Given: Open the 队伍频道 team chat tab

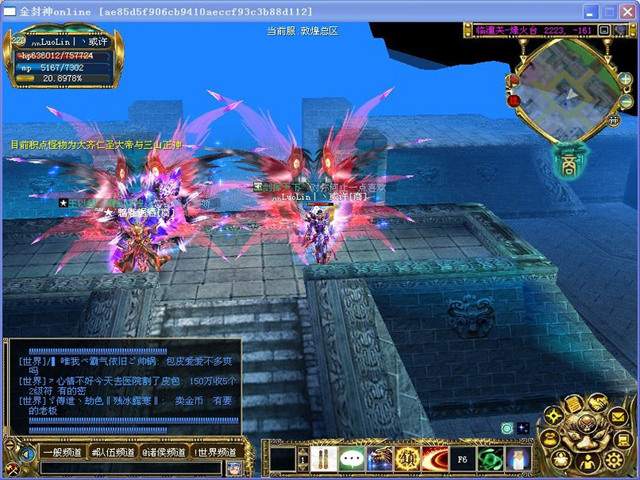Looking at the screenshot, I should pyautogui.click(x=113, y=453).
